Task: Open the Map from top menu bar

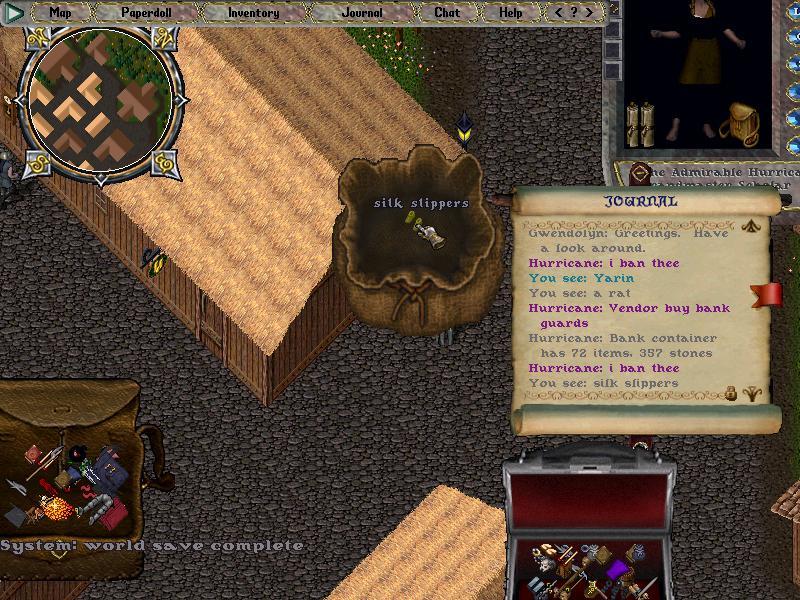Action: (x=61, y=13)
